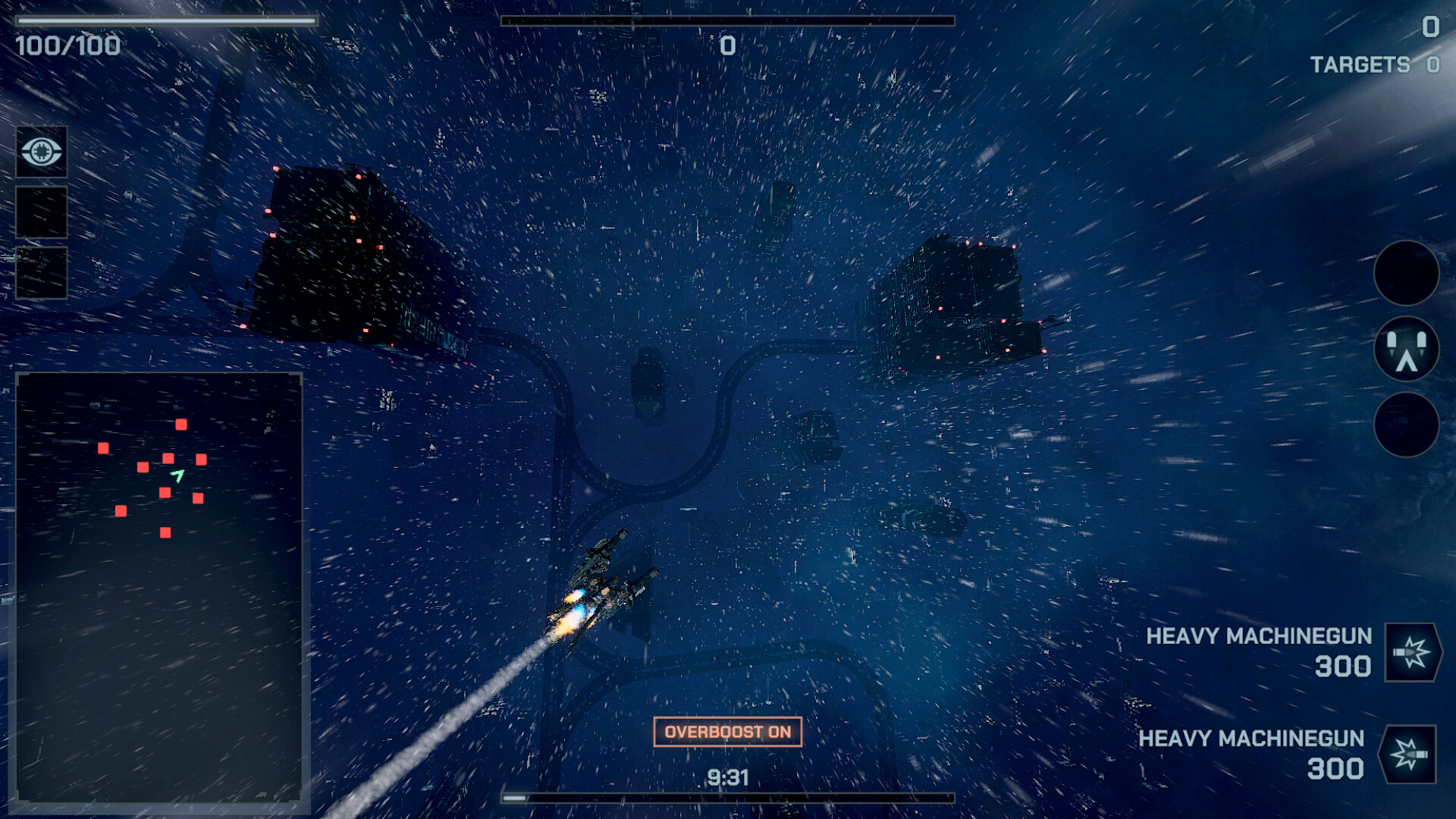Image resolution: width=1456 pixels, height=819 pixels.
Task: Click the bottom circular ability slot
Action: click(x=1407, y=425)
